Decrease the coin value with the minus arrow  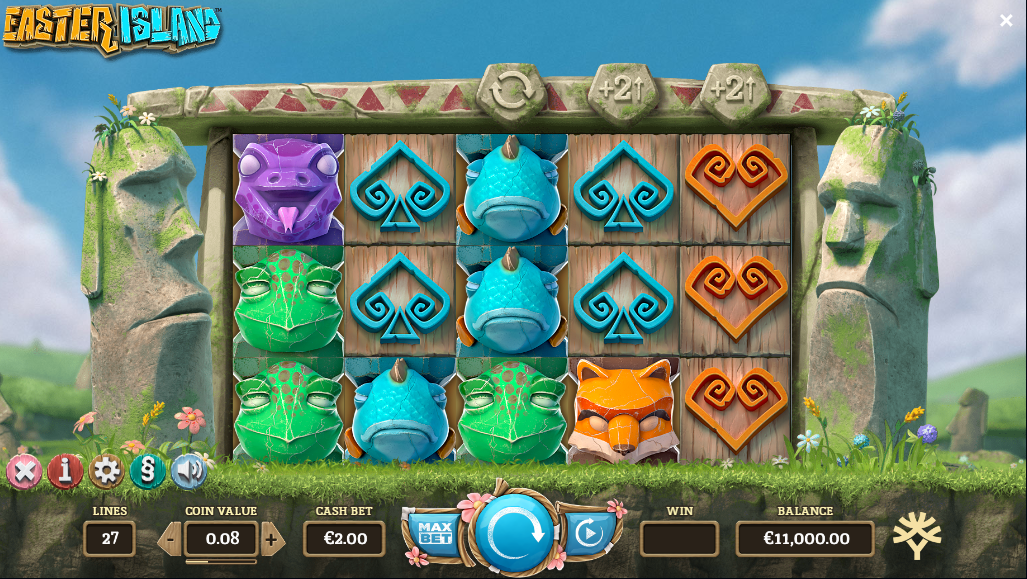[170, 540]
